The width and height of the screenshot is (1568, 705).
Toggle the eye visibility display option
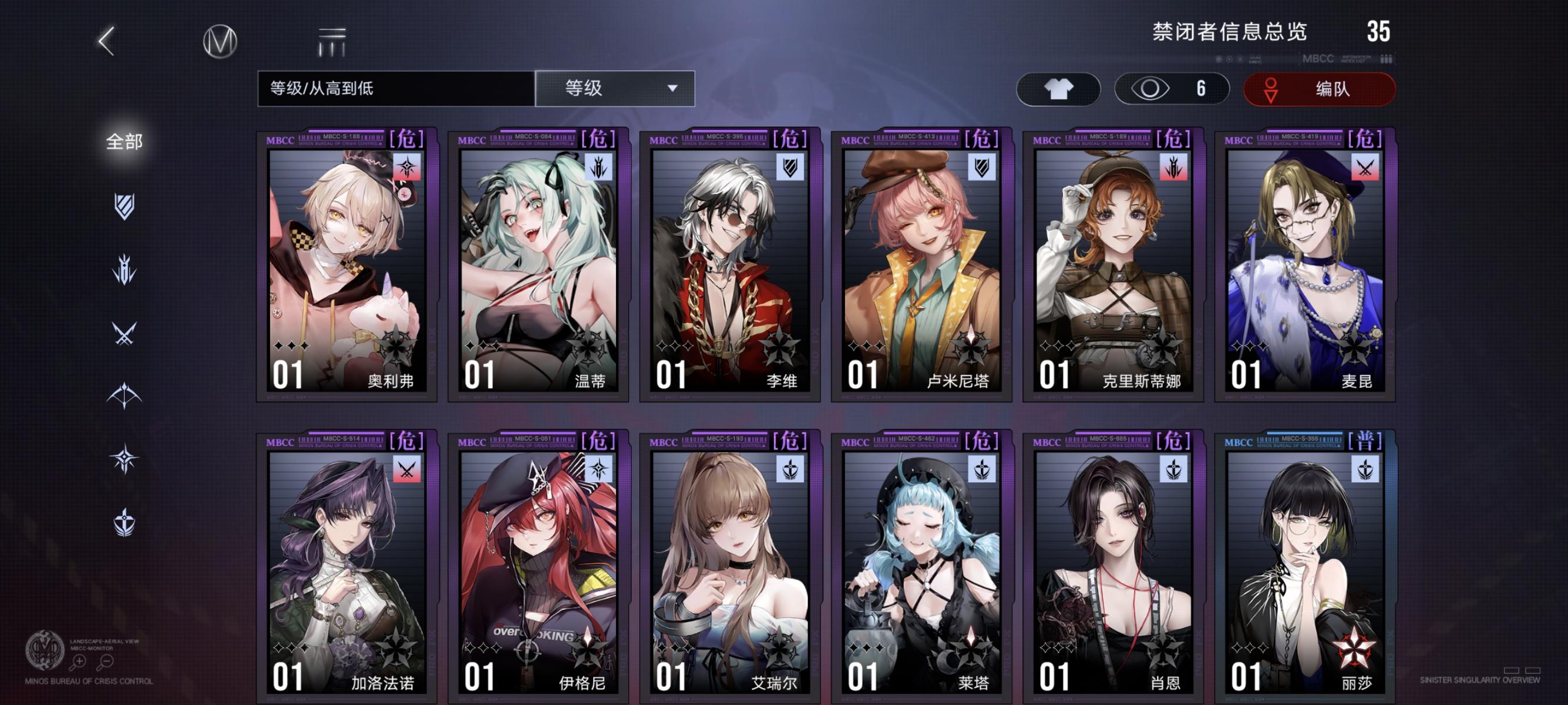pyautogui.click(x=1172, y=89)
